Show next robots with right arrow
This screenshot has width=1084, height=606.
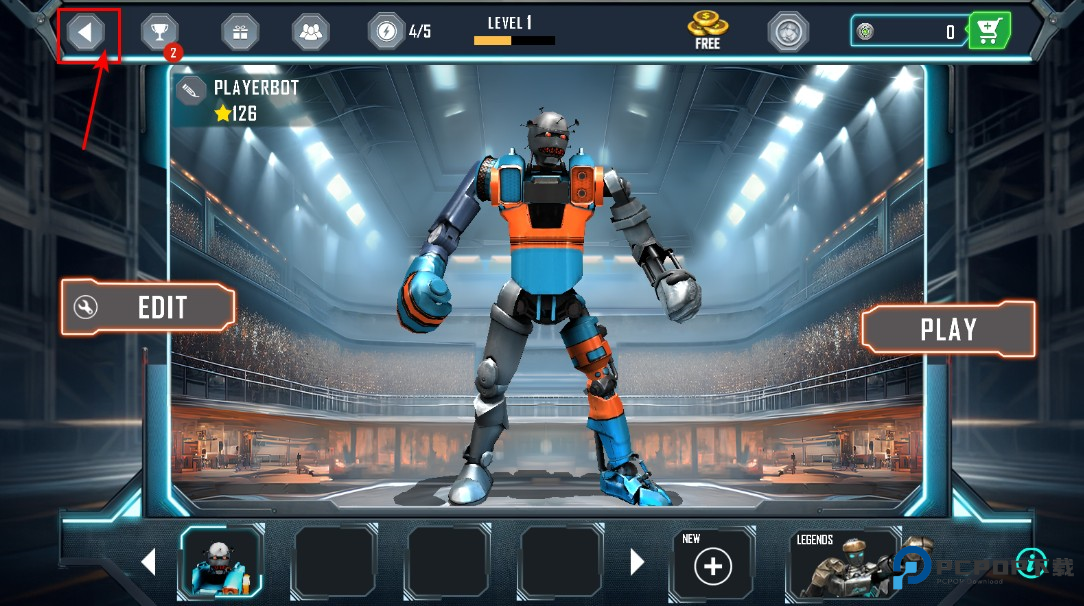[x=637, y=562]
